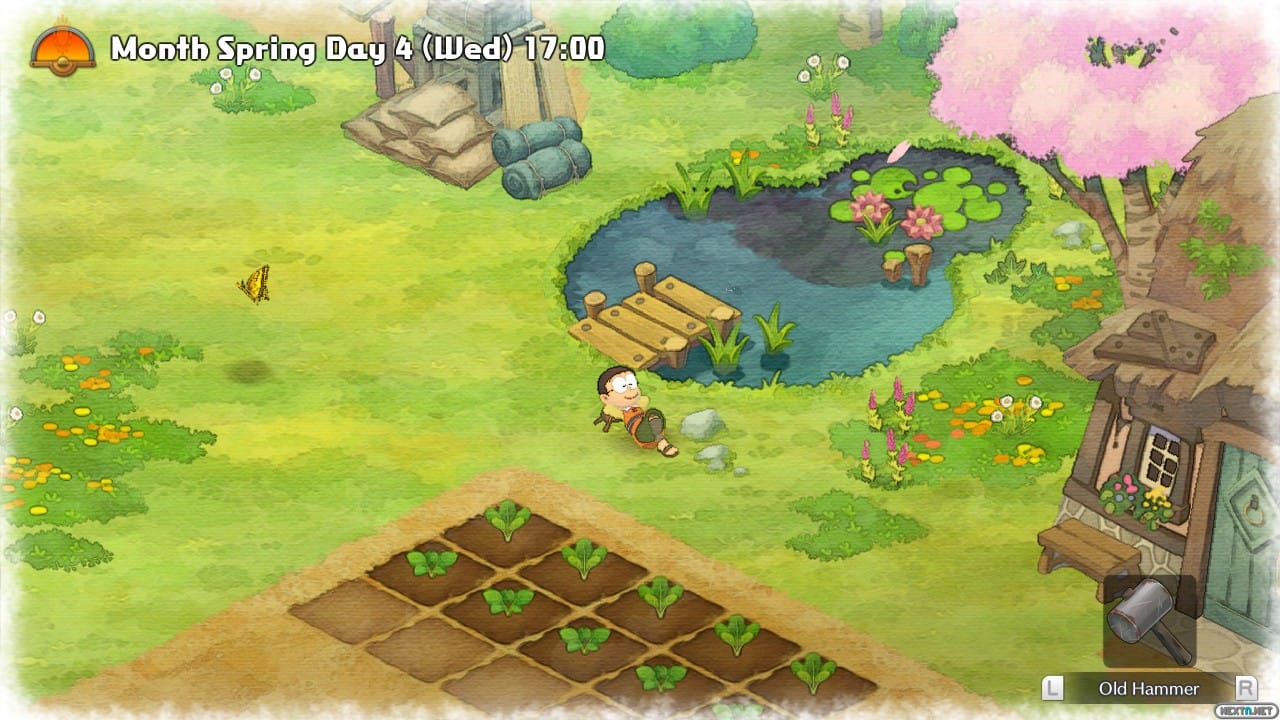Click the green door of the house

point(1240,520)
